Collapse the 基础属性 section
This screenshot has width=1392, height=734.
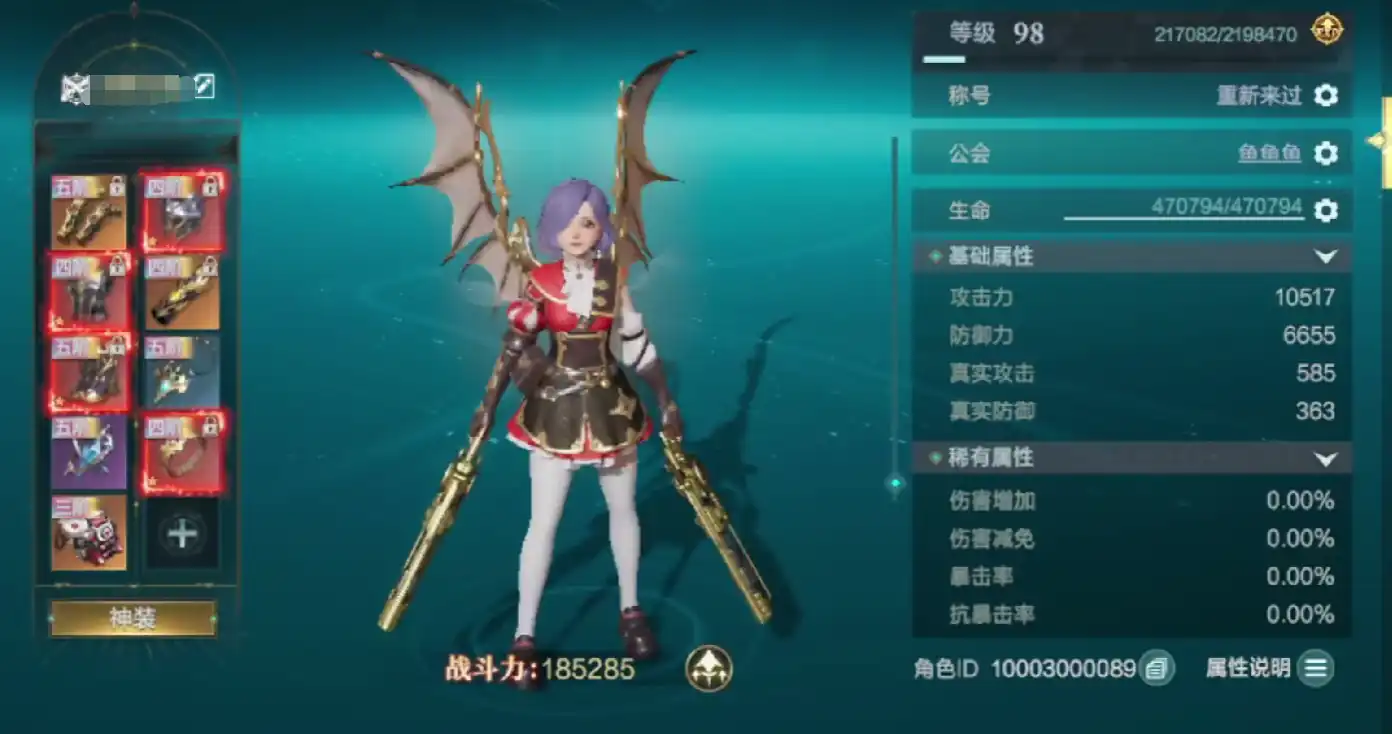(x=1325, y=257)
